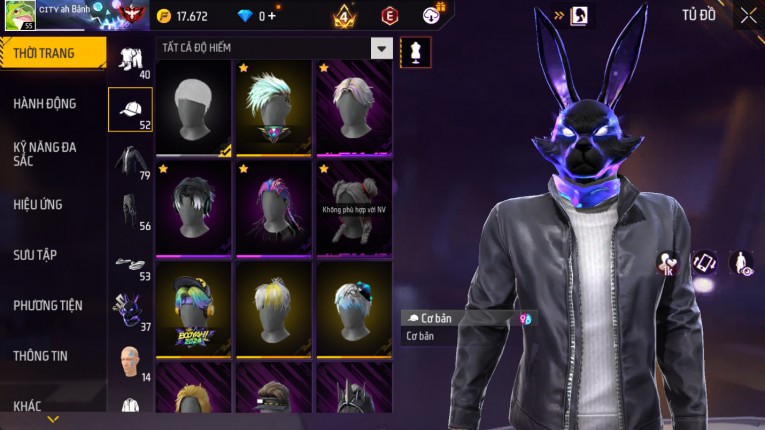The width and height of the screenshot is (765, 430).
Task: Open the PHƯƠNG TIỆN tab
Action: pos(48,305)
